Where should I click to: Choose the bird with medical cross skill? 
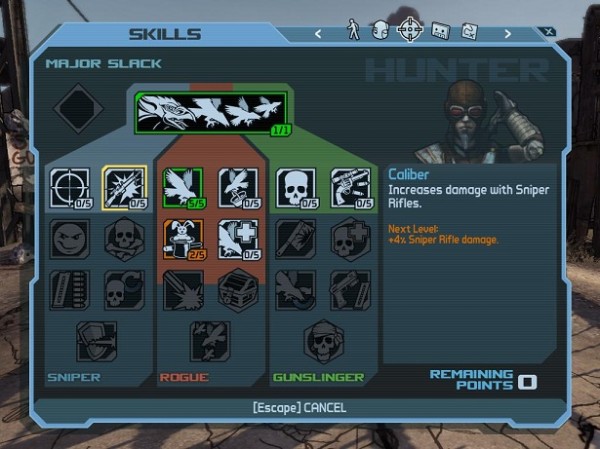tap(238, 239)
